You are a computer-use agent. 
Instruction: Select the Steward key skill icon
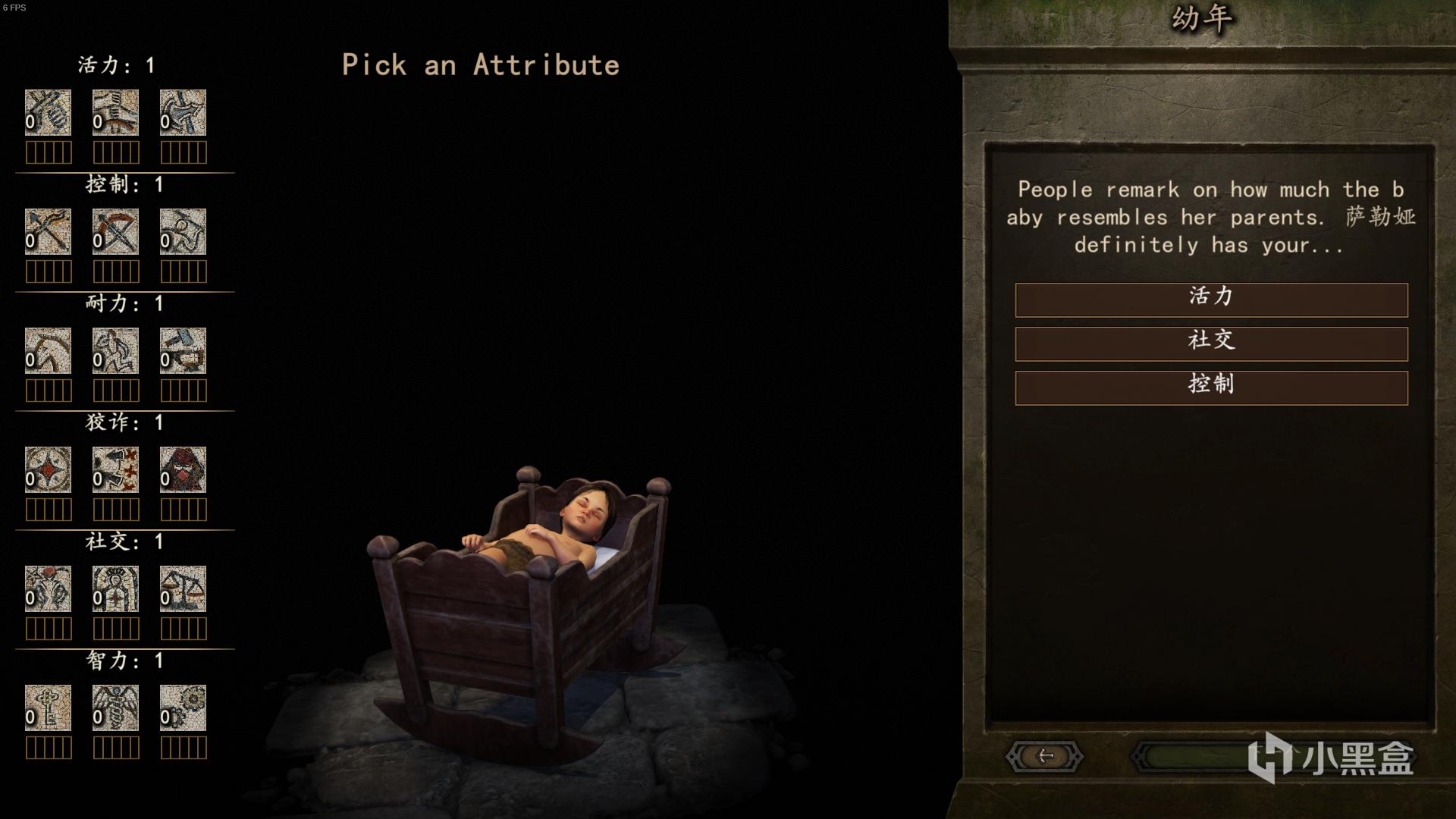tap(48, 708)
